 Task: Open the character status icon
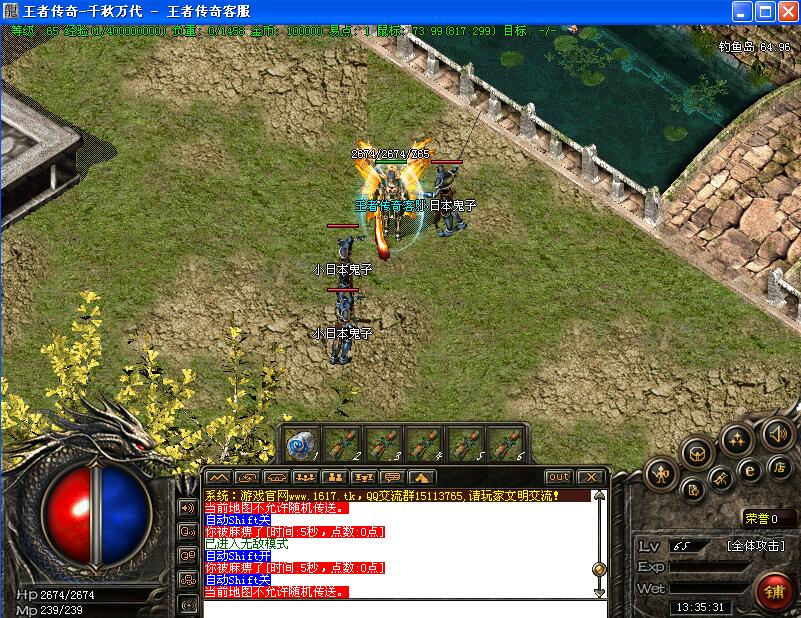[x=660, y=473]
